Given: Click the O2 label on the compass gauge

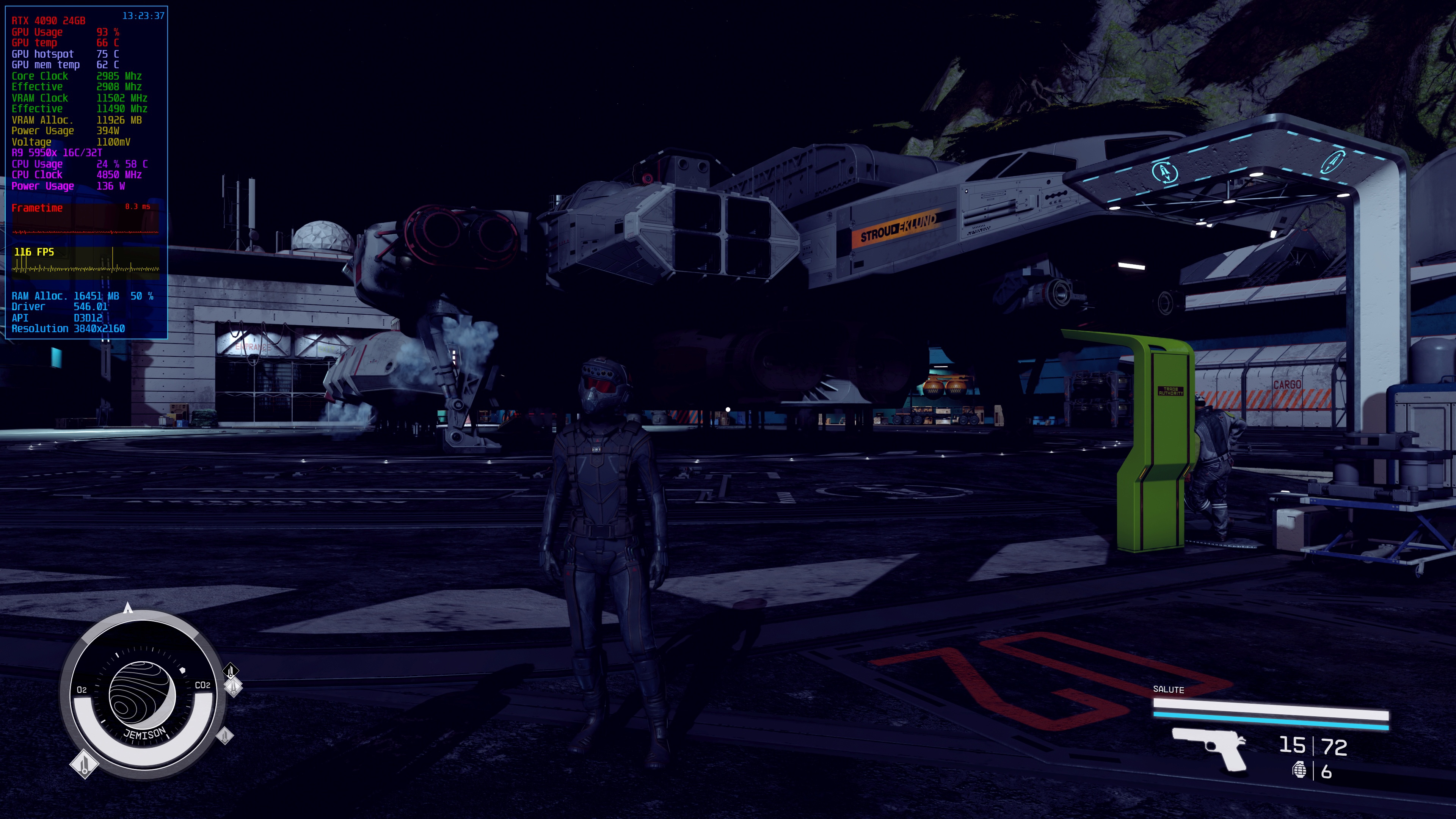Looking at the screenshot, I should 82,689.
